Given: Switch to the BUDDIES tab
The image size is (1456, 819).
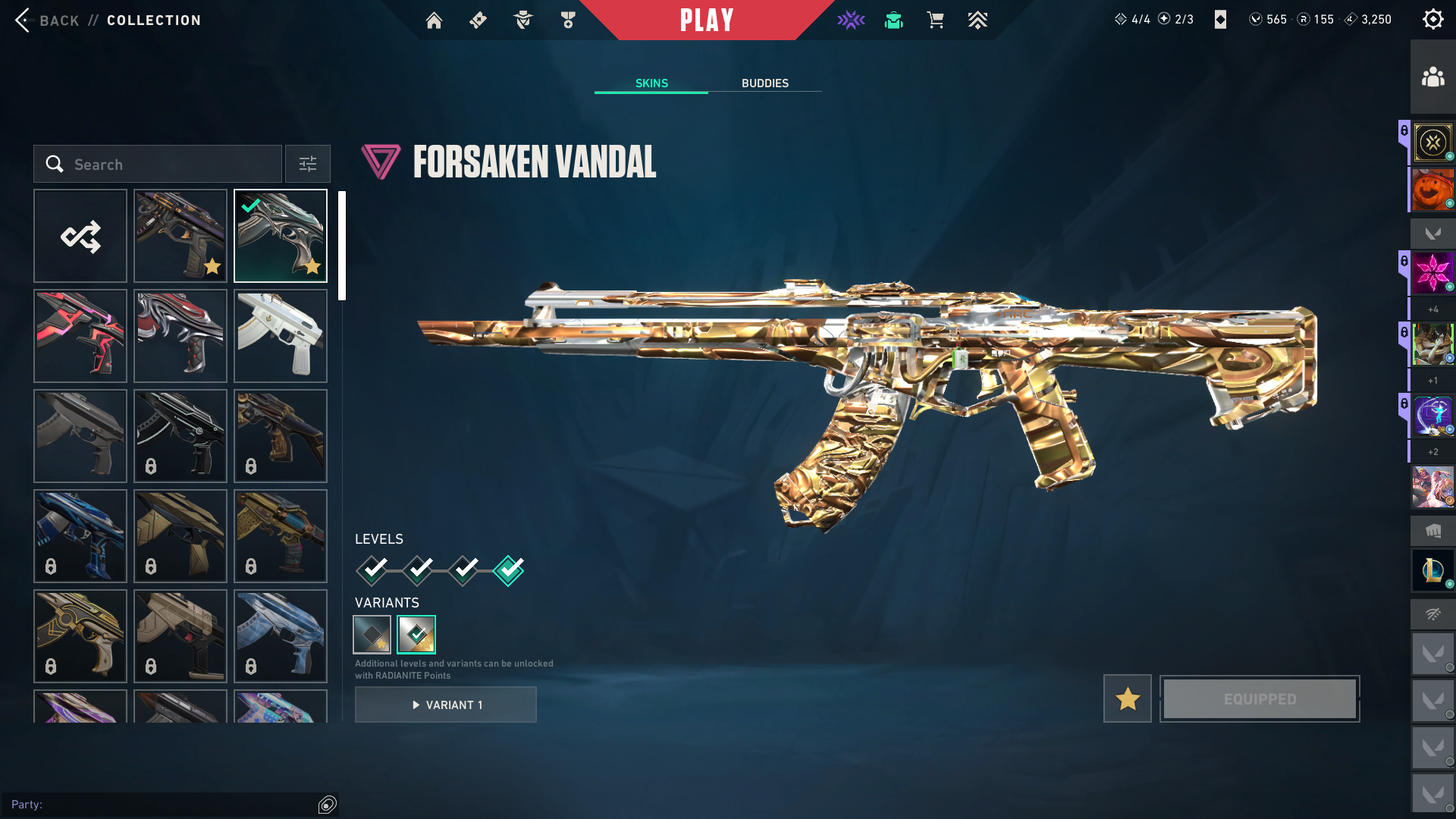Looking at the screenshot, I should point(765,83).
